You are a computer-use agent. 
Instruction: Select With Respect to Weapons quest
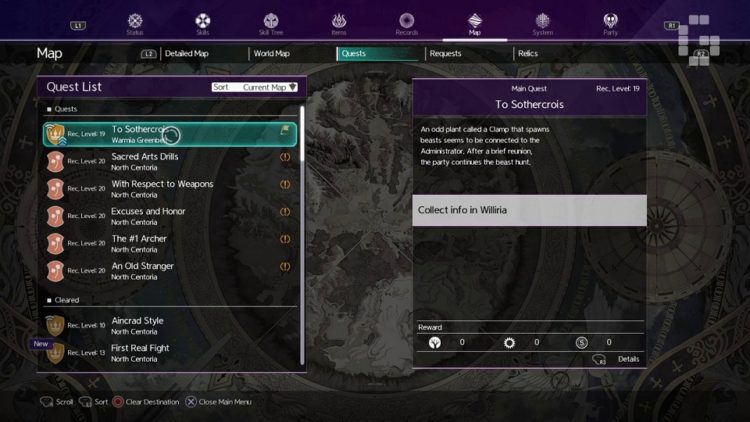tap(170, 188)
